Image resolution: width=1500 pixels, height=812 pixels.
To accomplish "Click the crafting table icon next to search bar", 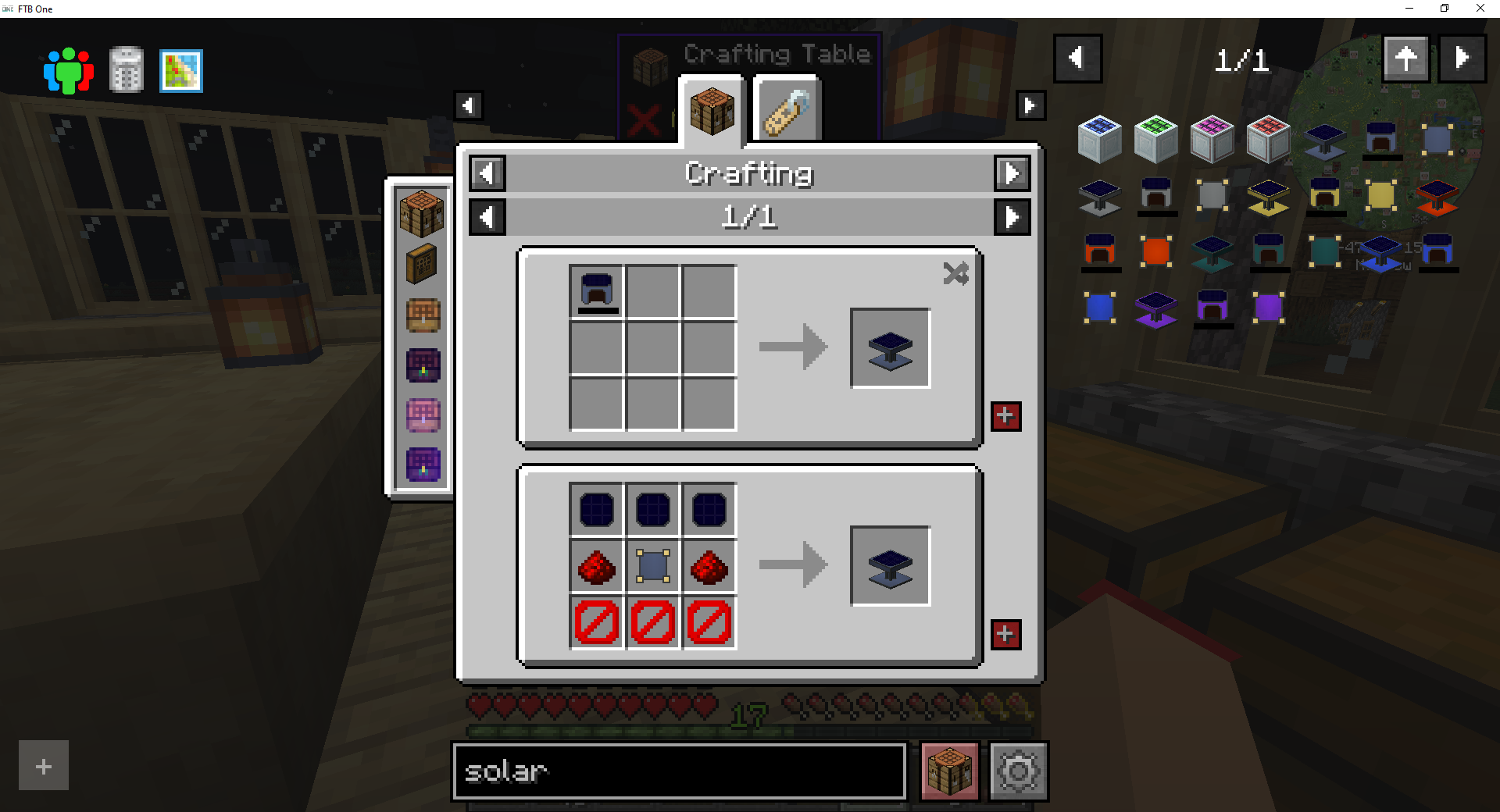I will [x=948, y=771].
